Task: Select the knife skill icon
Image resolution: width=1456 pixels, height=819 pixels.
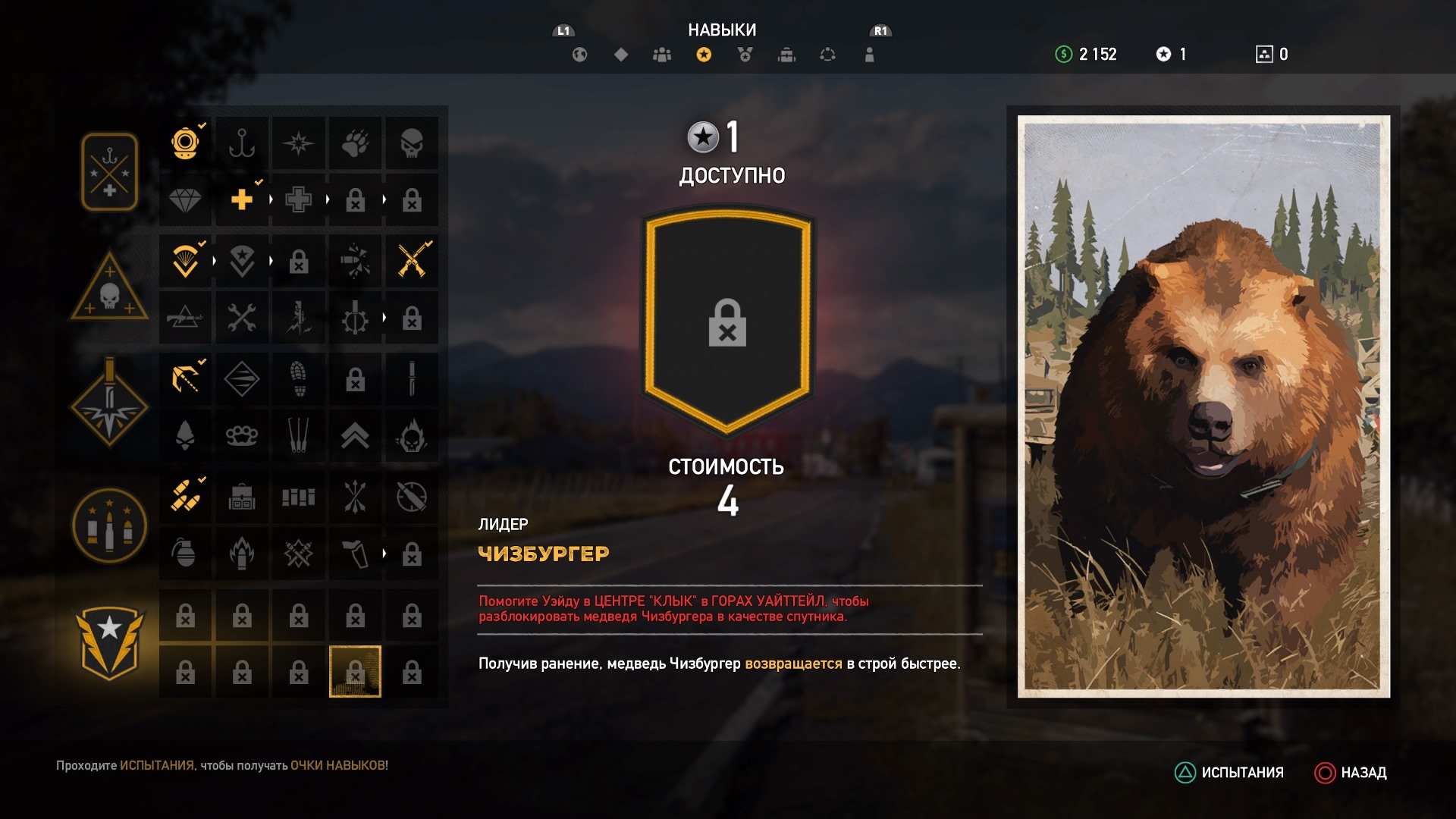Action: [412, 379]
